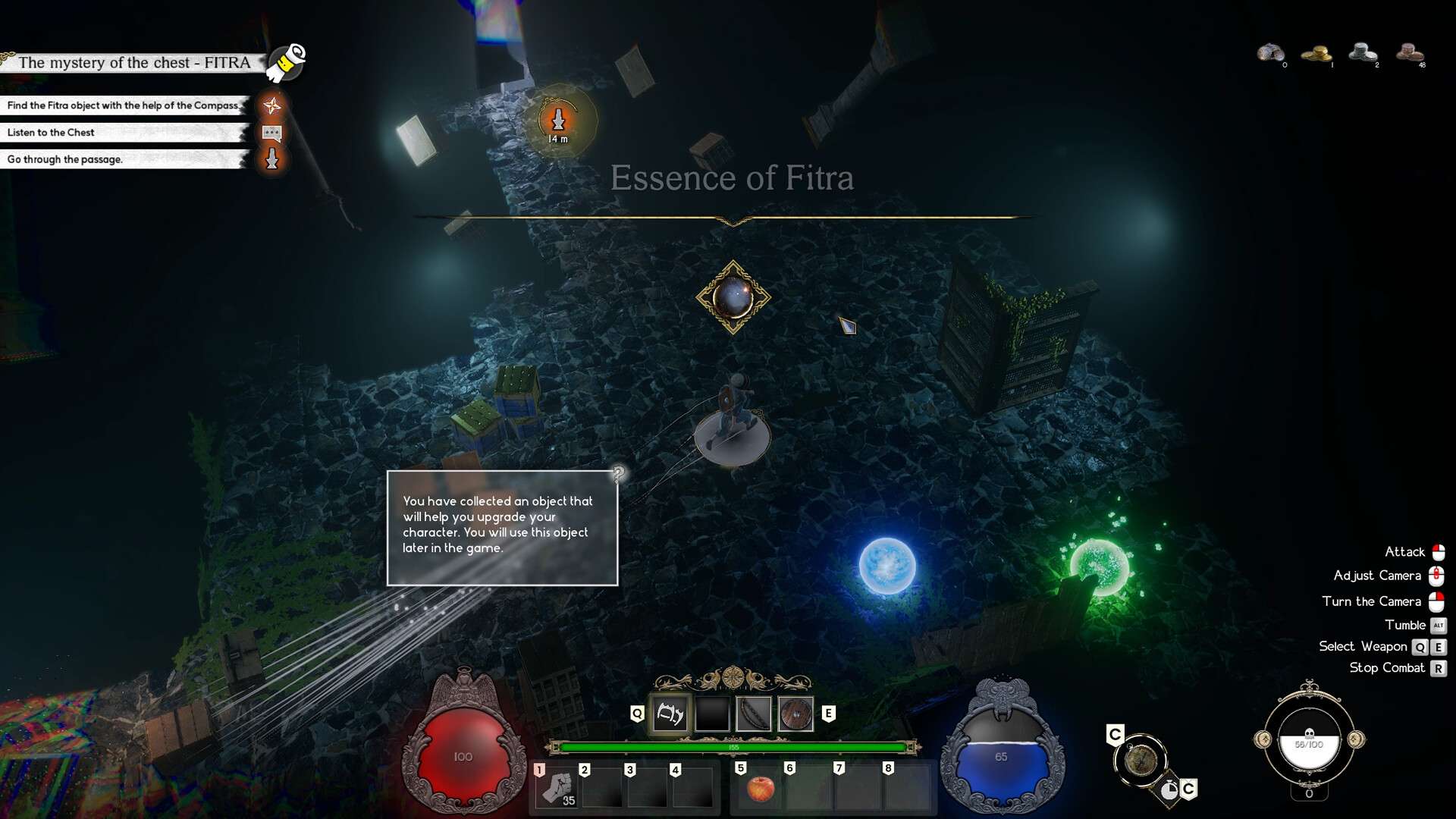The height and width of the screenshot is (819, 1456).
Task: Equip the bow weapon slot
Action: pyautogui.click(x=754, y=714)
